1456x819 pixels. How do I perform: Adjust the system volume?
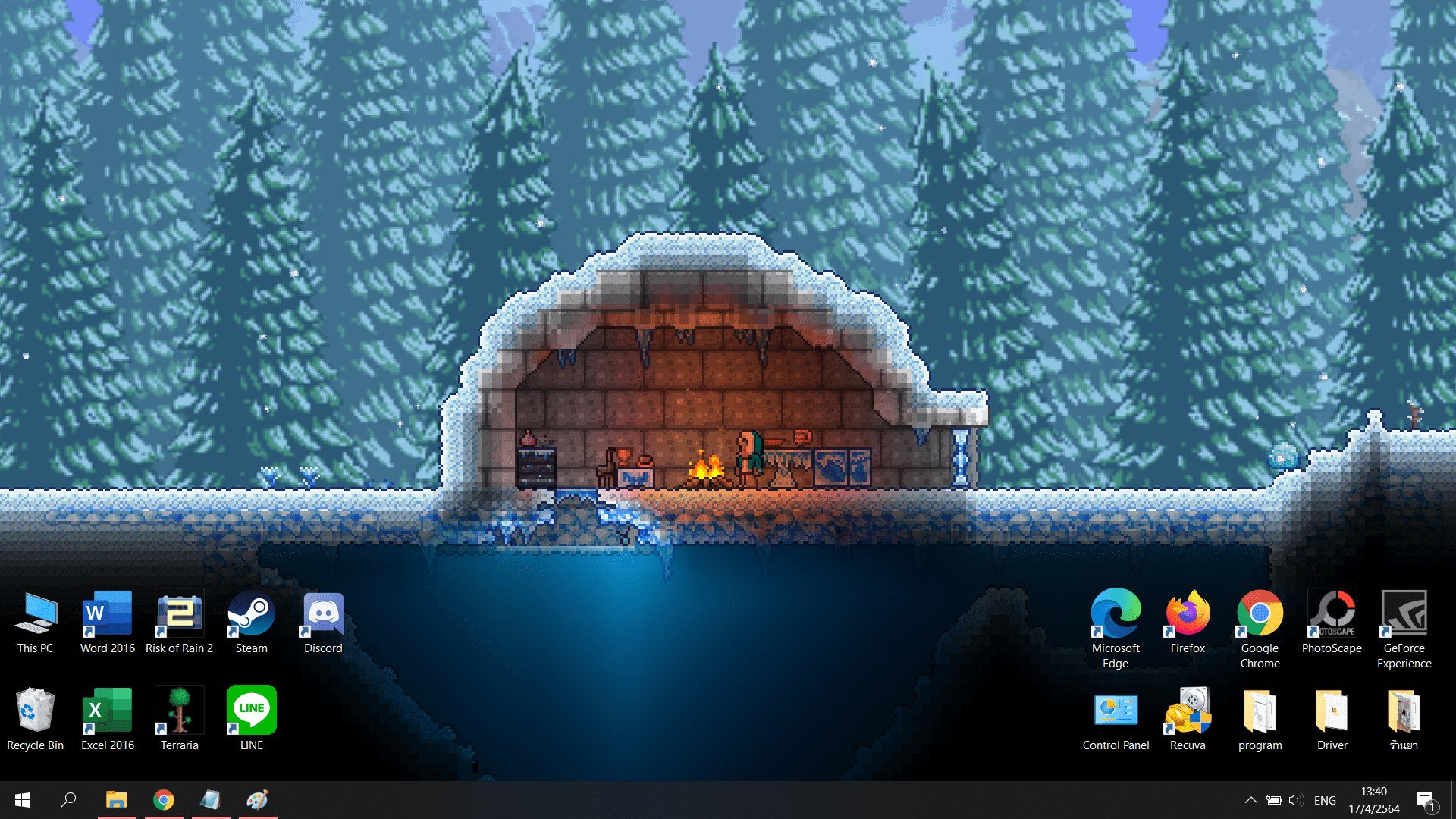(1295, 799)
